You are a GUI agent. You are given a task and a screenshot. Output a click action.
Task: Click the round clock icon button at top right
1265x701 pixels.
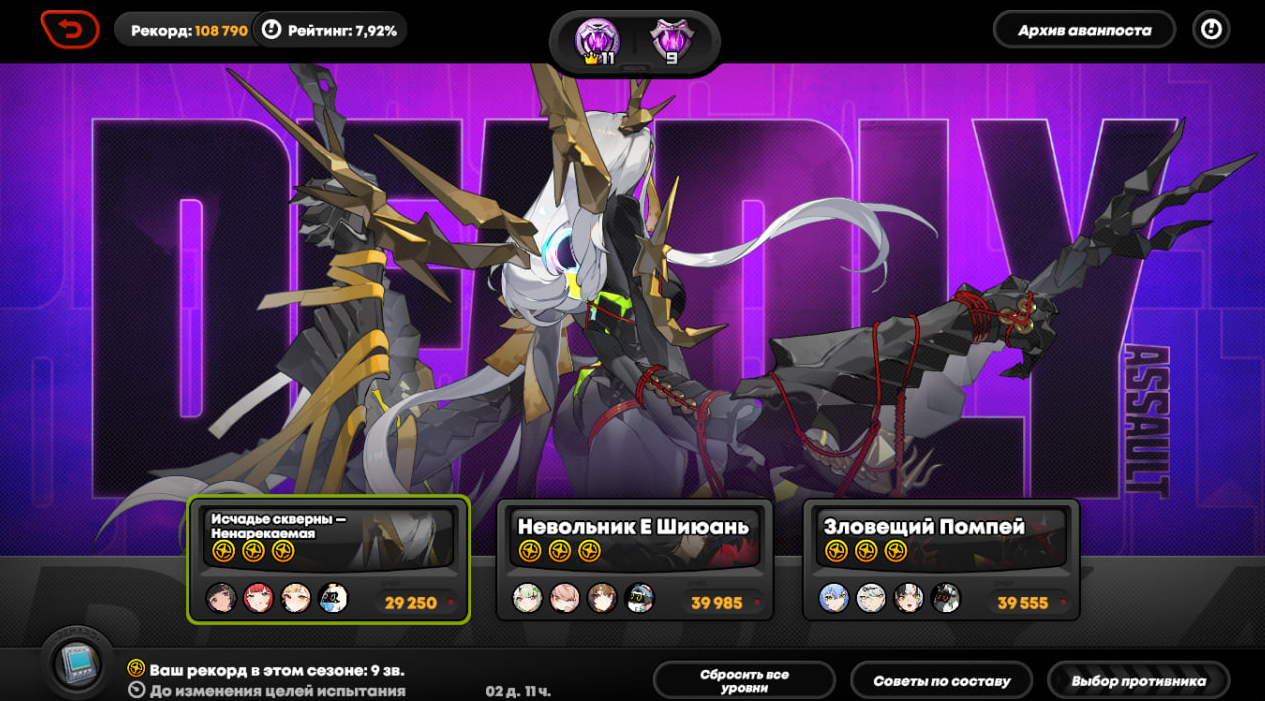(1211, 30)
